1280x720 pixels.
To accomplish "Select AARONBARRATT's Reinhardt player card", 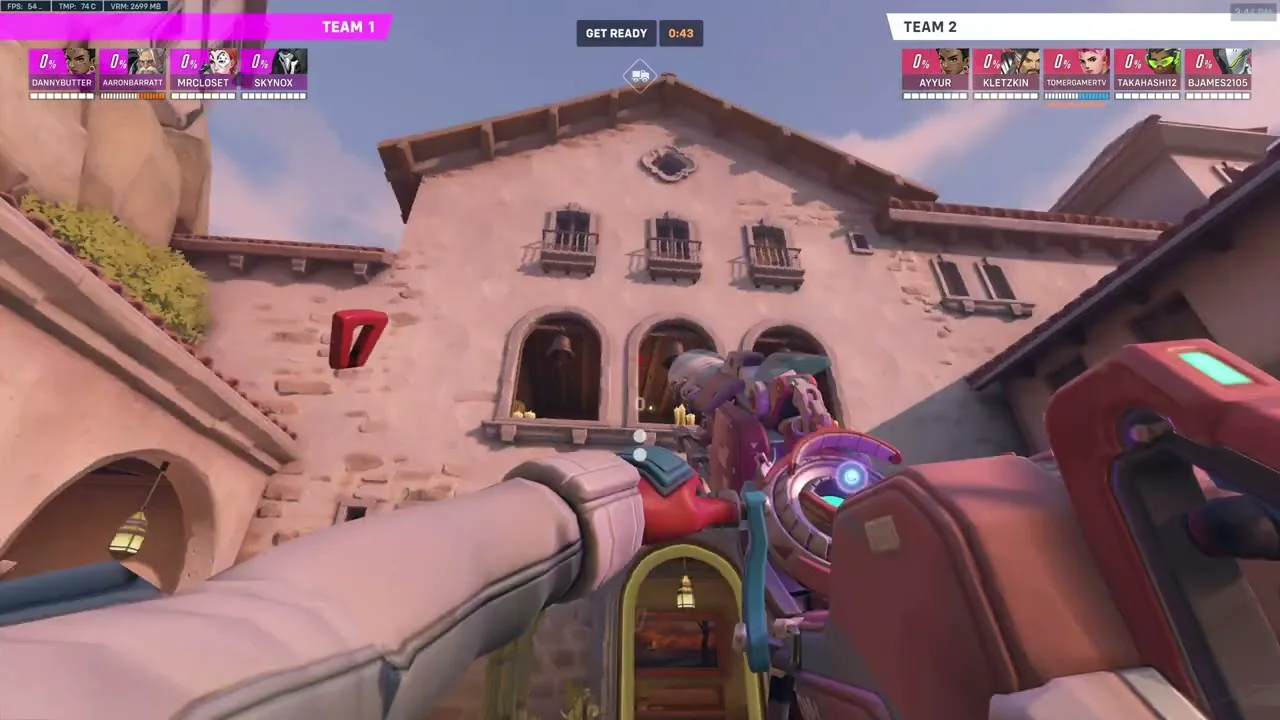I will [x=132, y=72].
